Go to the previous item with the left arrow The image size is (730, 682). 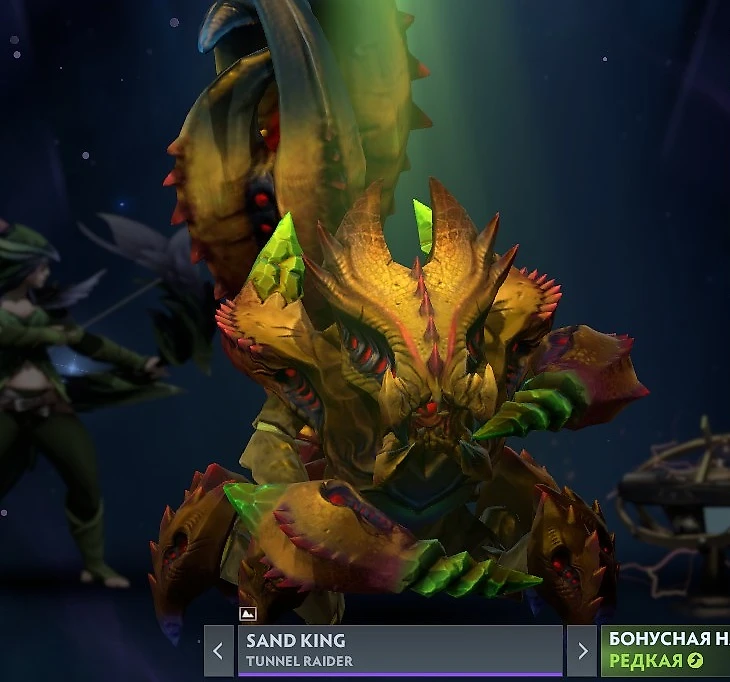pyautogui.click(x=219, y=651)
